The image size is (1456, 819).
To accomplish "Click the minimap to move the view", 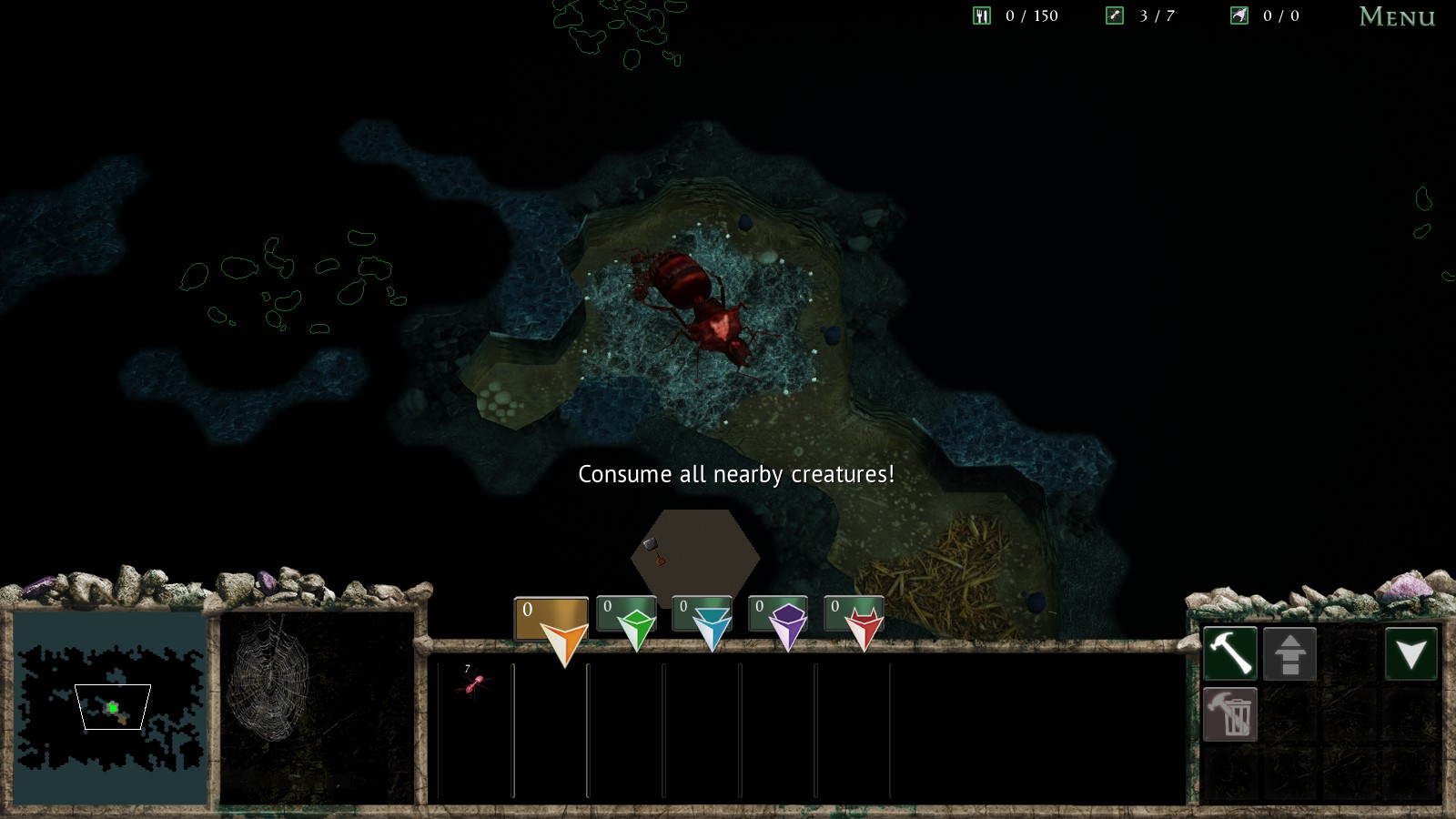I will 111,708.
